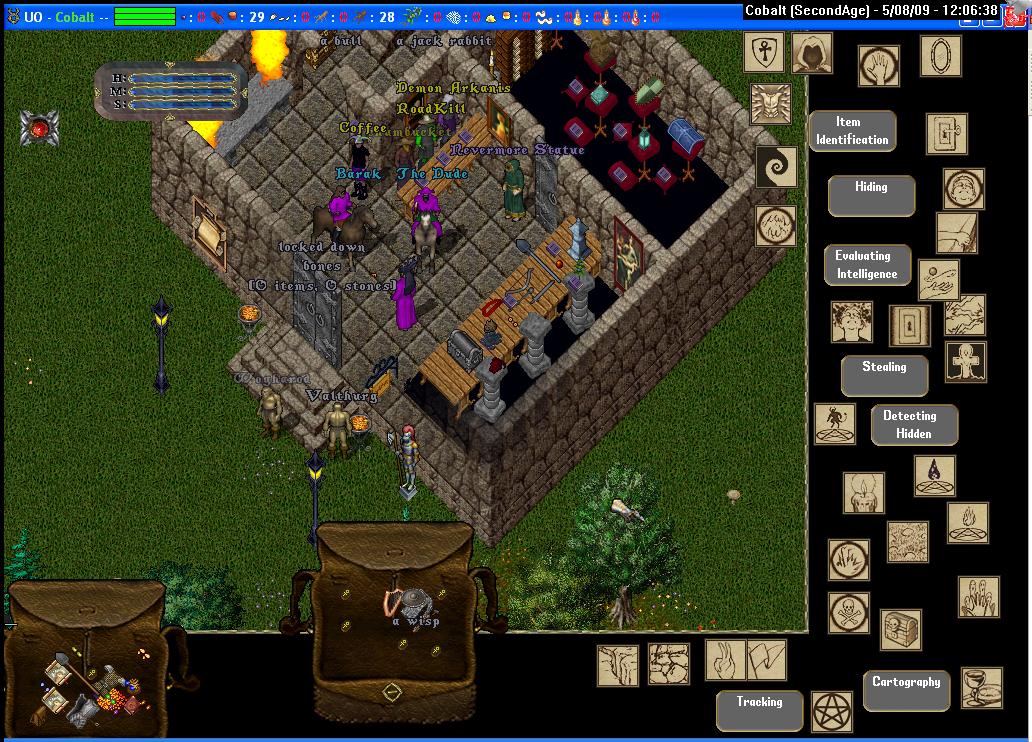Close the Cobalt game window
The width and height of the screenshot is (1032, 742).
pos(1019,10)
